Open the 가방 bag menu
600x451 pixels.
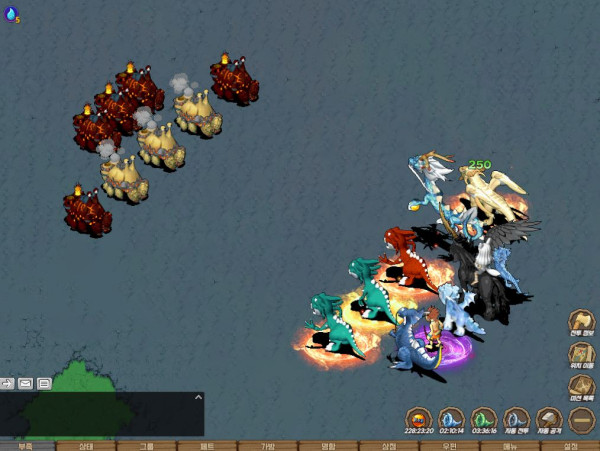268,446
